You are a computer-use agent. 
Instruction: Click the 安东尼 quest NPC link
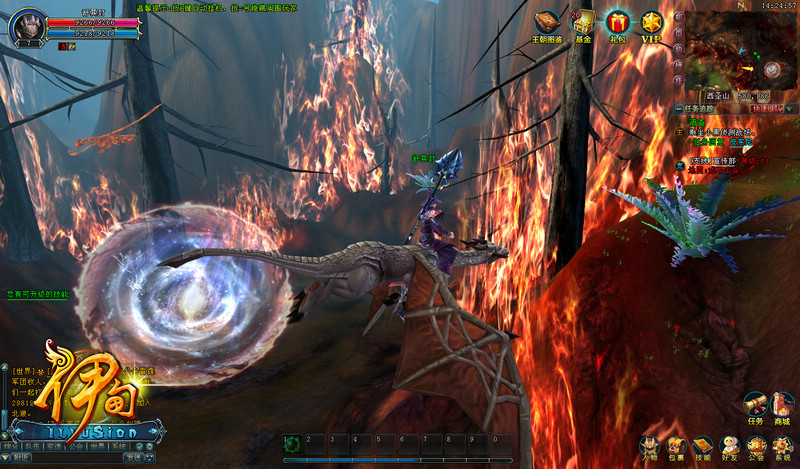742,142
